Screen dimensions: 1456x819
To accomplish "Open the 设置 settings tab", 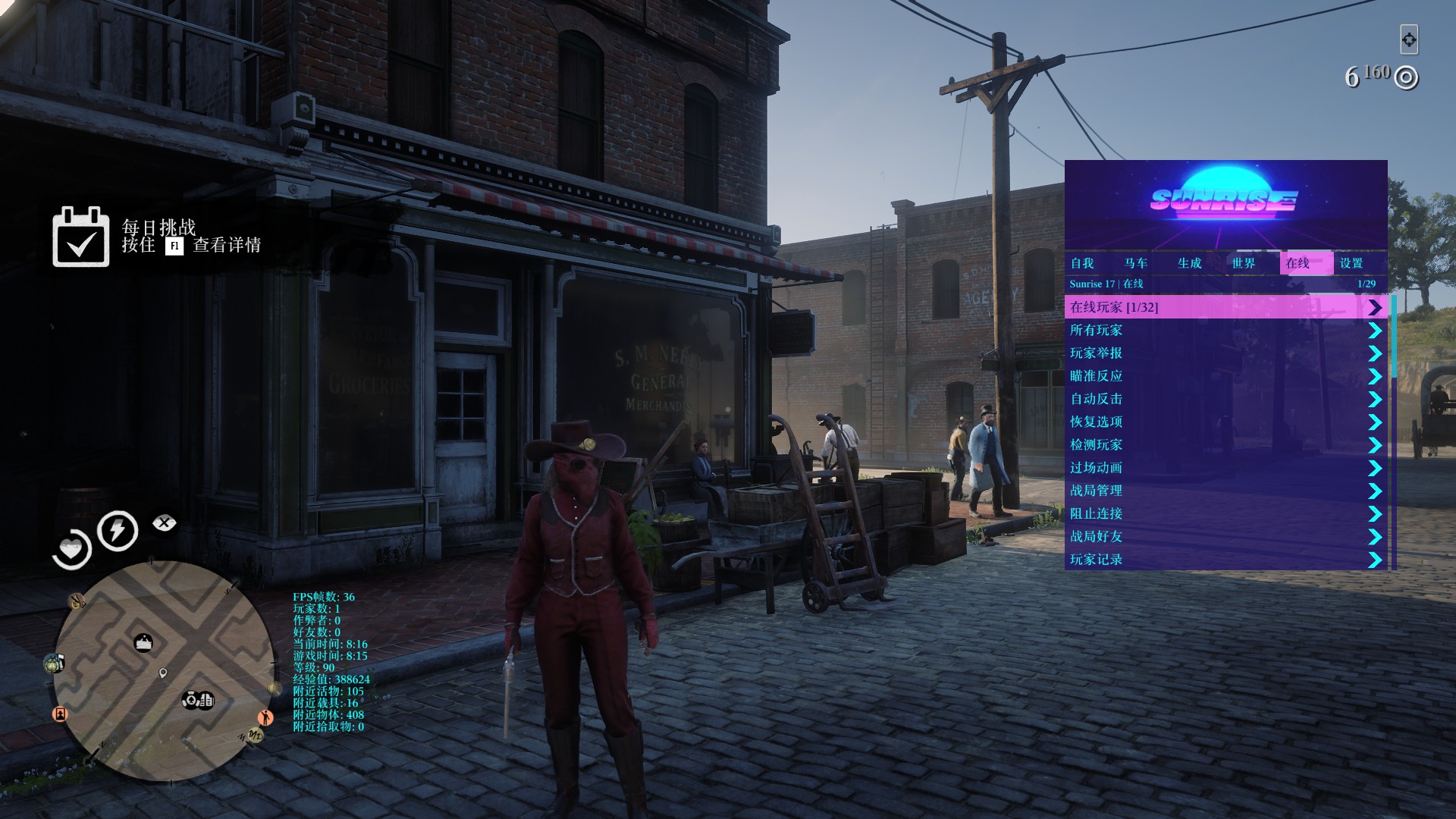I will tap(1351, 263).
